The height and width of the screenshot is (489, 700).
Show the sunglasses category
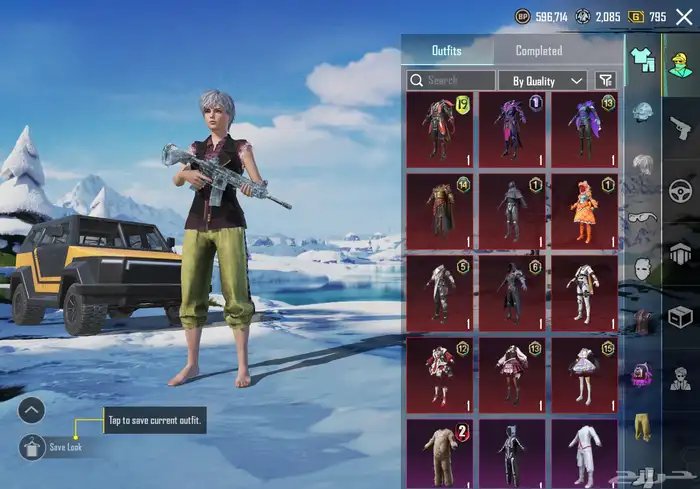click(x=643, y=219)
